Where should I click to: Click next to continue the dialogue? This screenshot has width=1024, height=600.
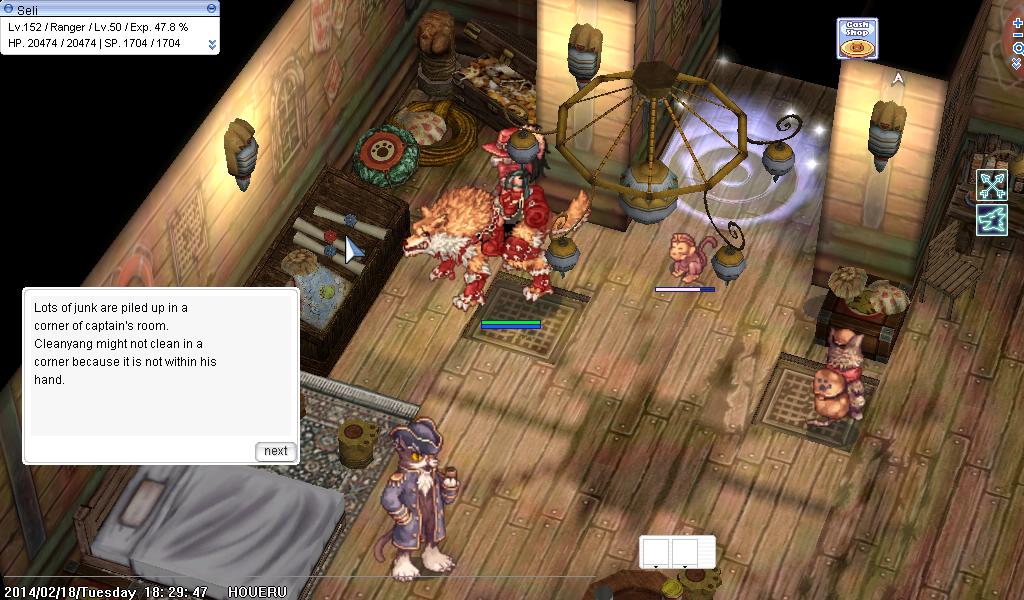(x=275, y=451)
